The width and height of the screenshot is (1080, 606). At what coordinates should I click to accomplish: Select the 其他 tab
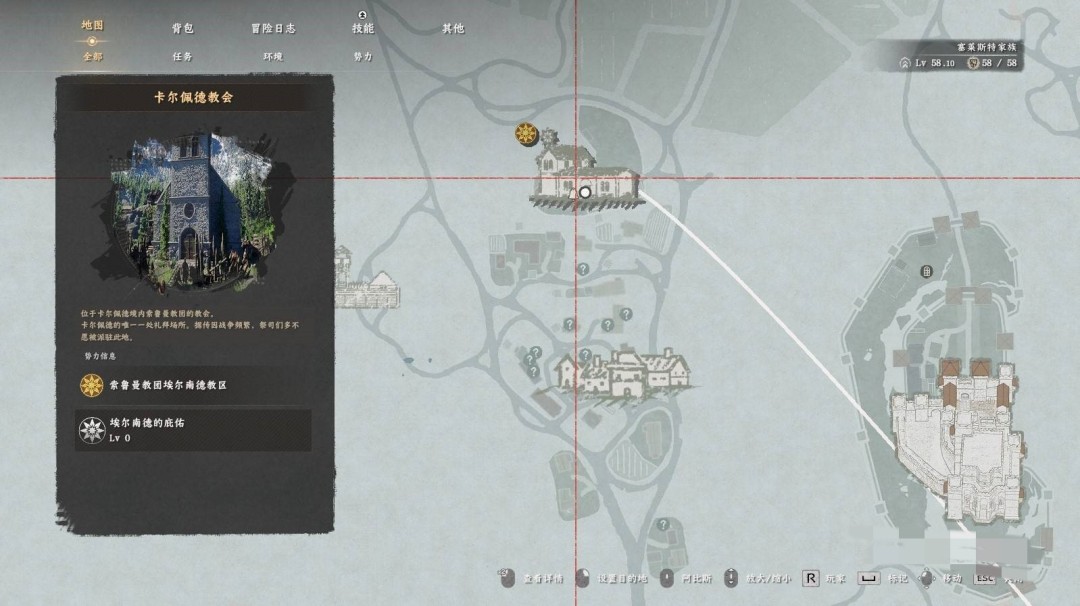[x=453, y=28]
